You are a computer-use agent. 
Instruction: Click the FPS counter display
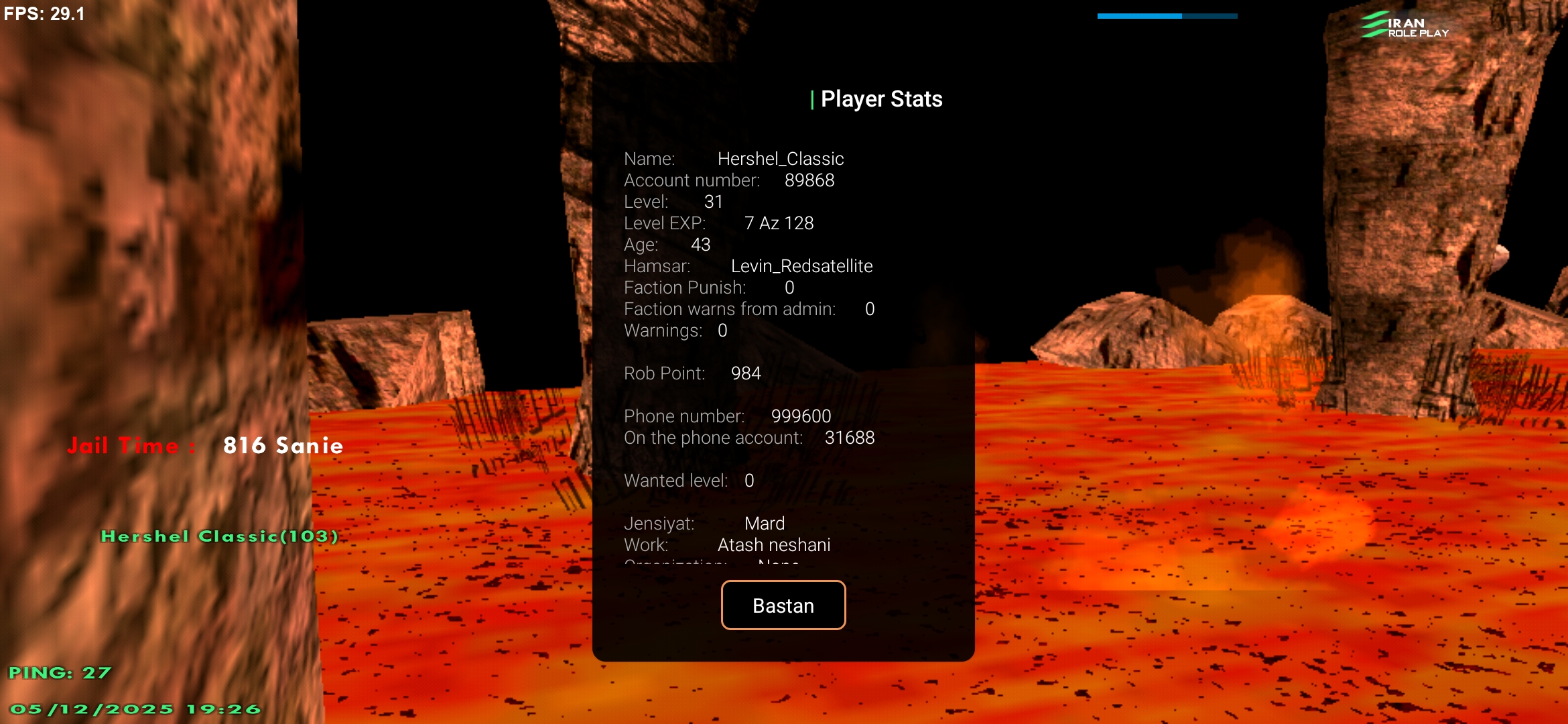click(x=44, y=13)
